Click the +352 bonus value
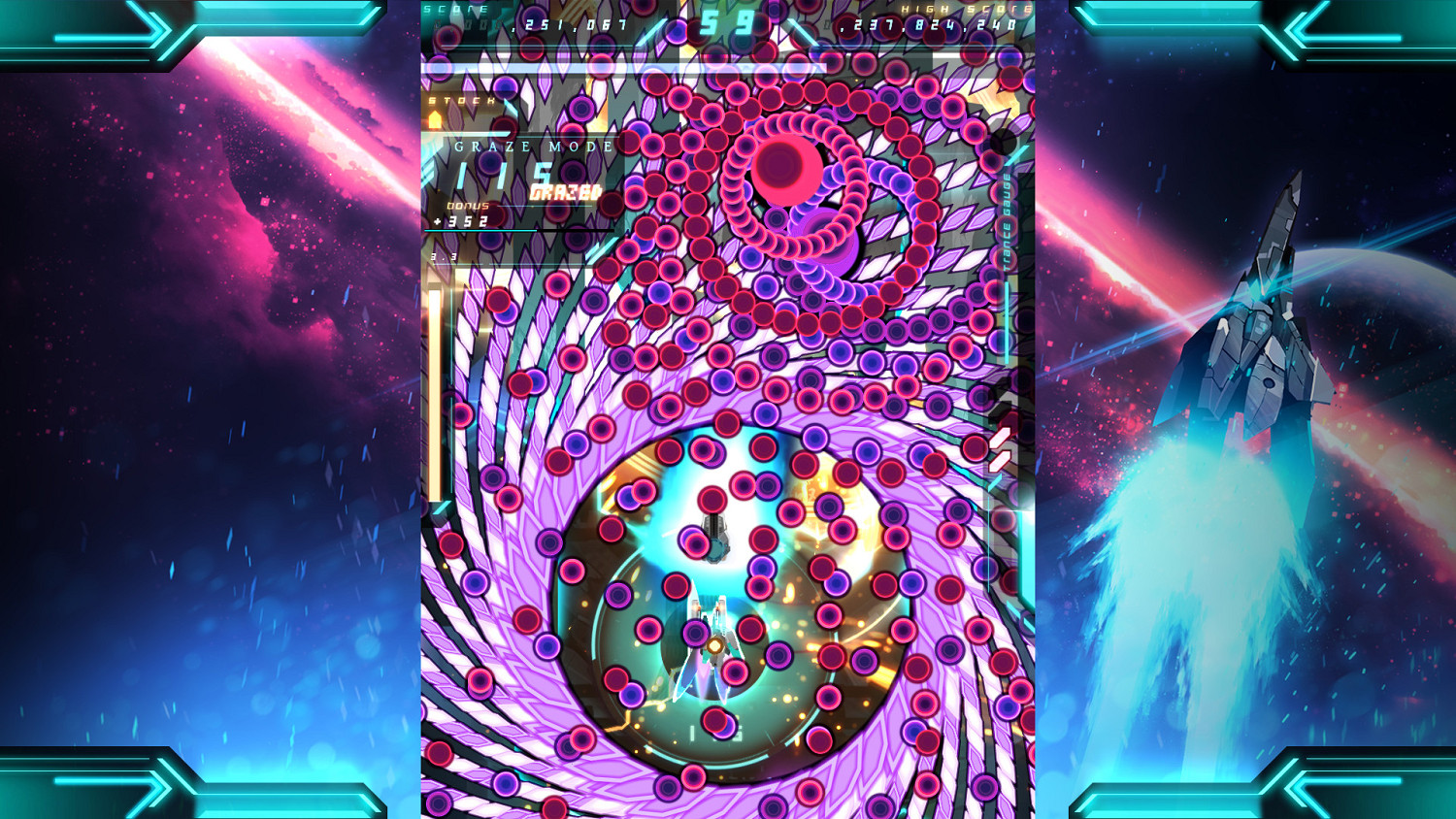The width and height of the screenshot is (1456, 819). [460, 221]
